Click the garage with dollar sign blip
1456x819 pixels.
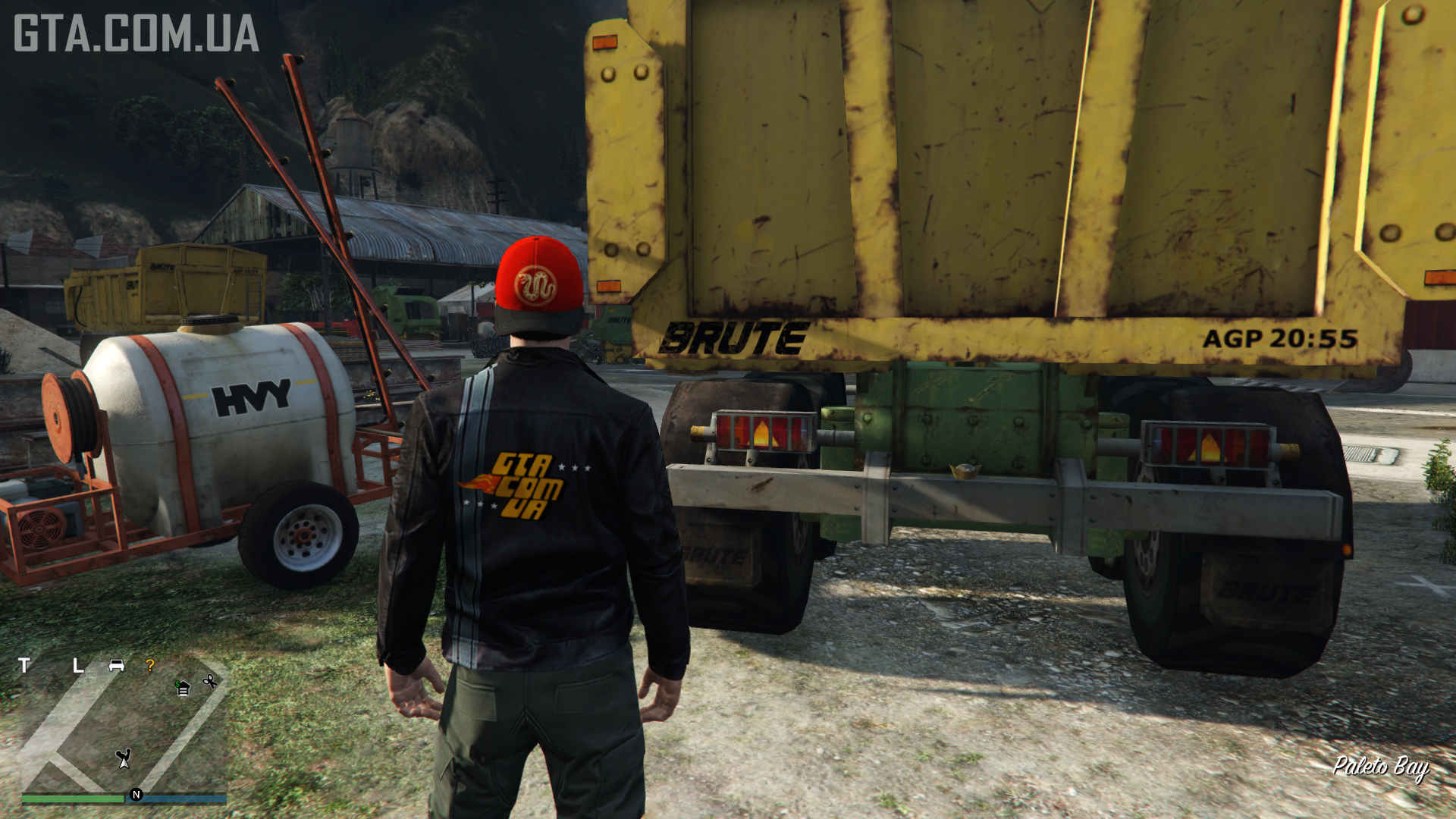(182, 688)
